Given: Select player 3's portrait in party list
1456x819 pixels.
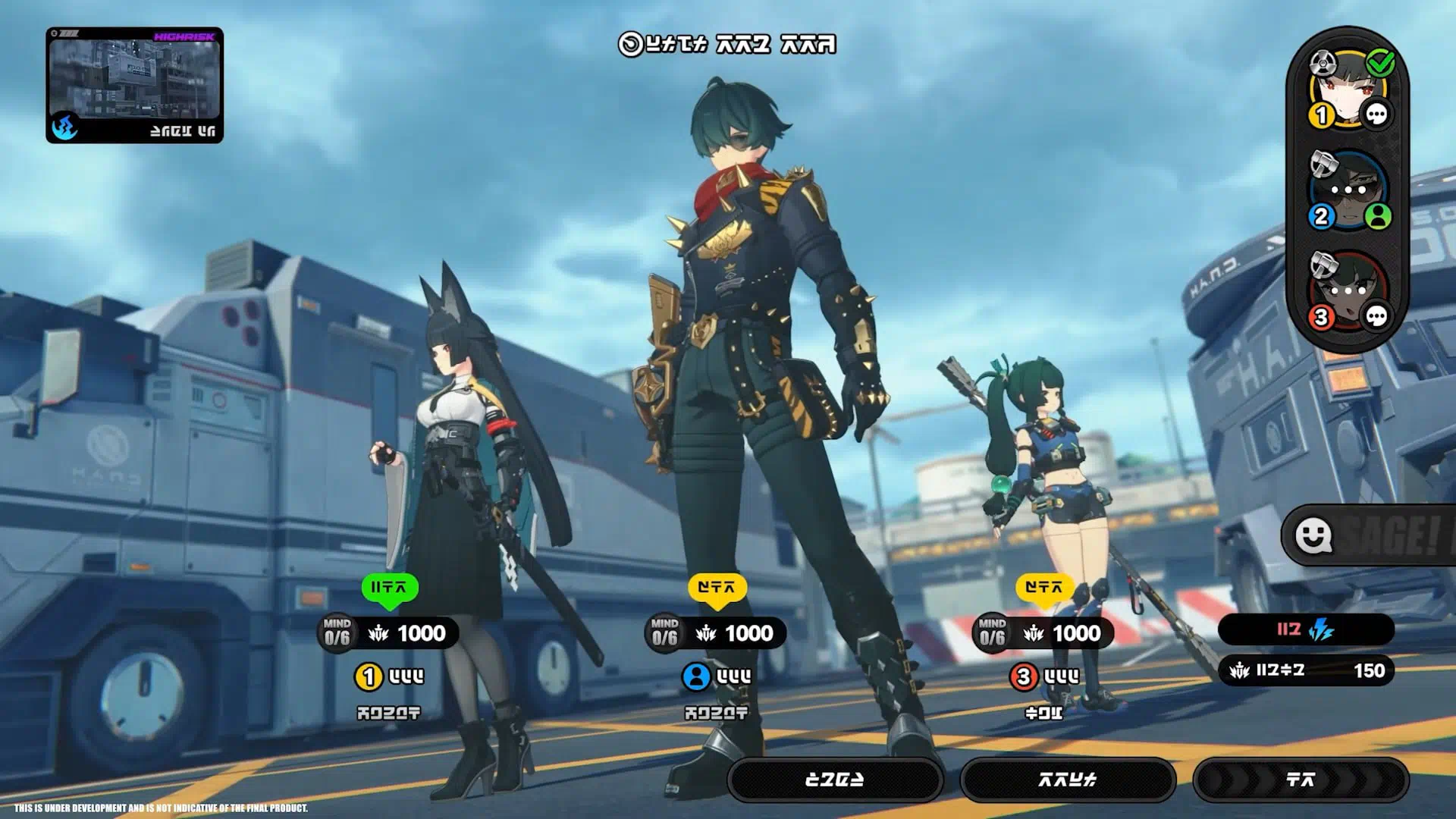Looking at the screenshot, I should [x=1348, y=290].
